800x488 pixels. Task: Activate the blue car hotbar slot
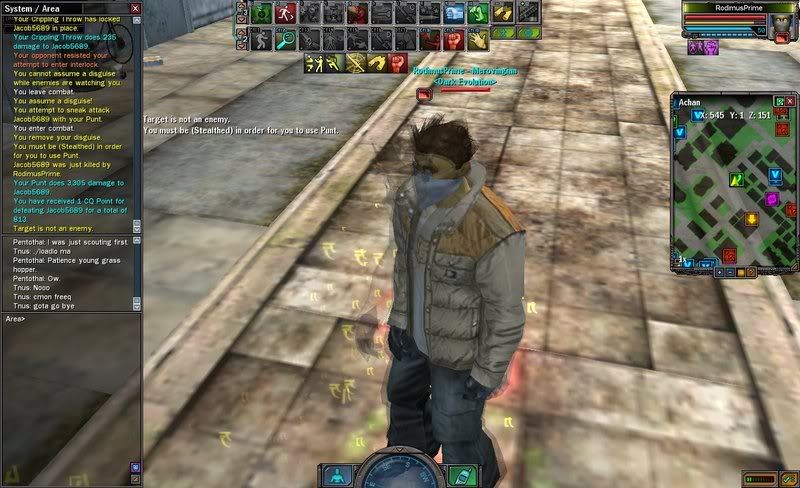click(x=454, y=14)
